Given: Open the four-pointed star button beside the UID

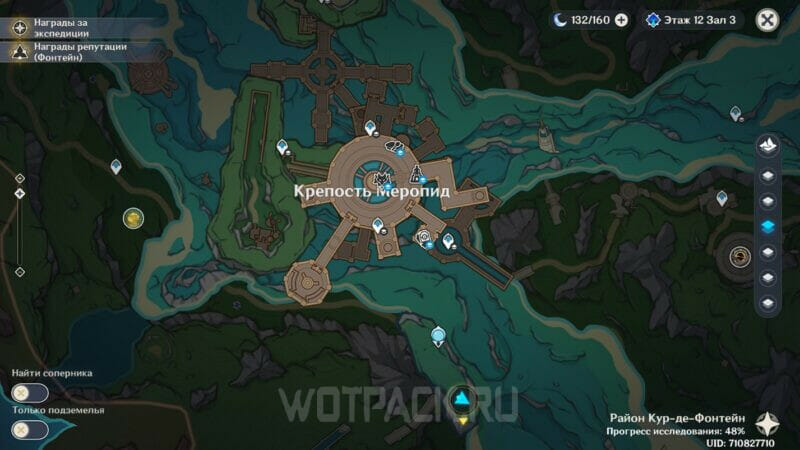Looking at the screenshot, I should pos(768,423).
